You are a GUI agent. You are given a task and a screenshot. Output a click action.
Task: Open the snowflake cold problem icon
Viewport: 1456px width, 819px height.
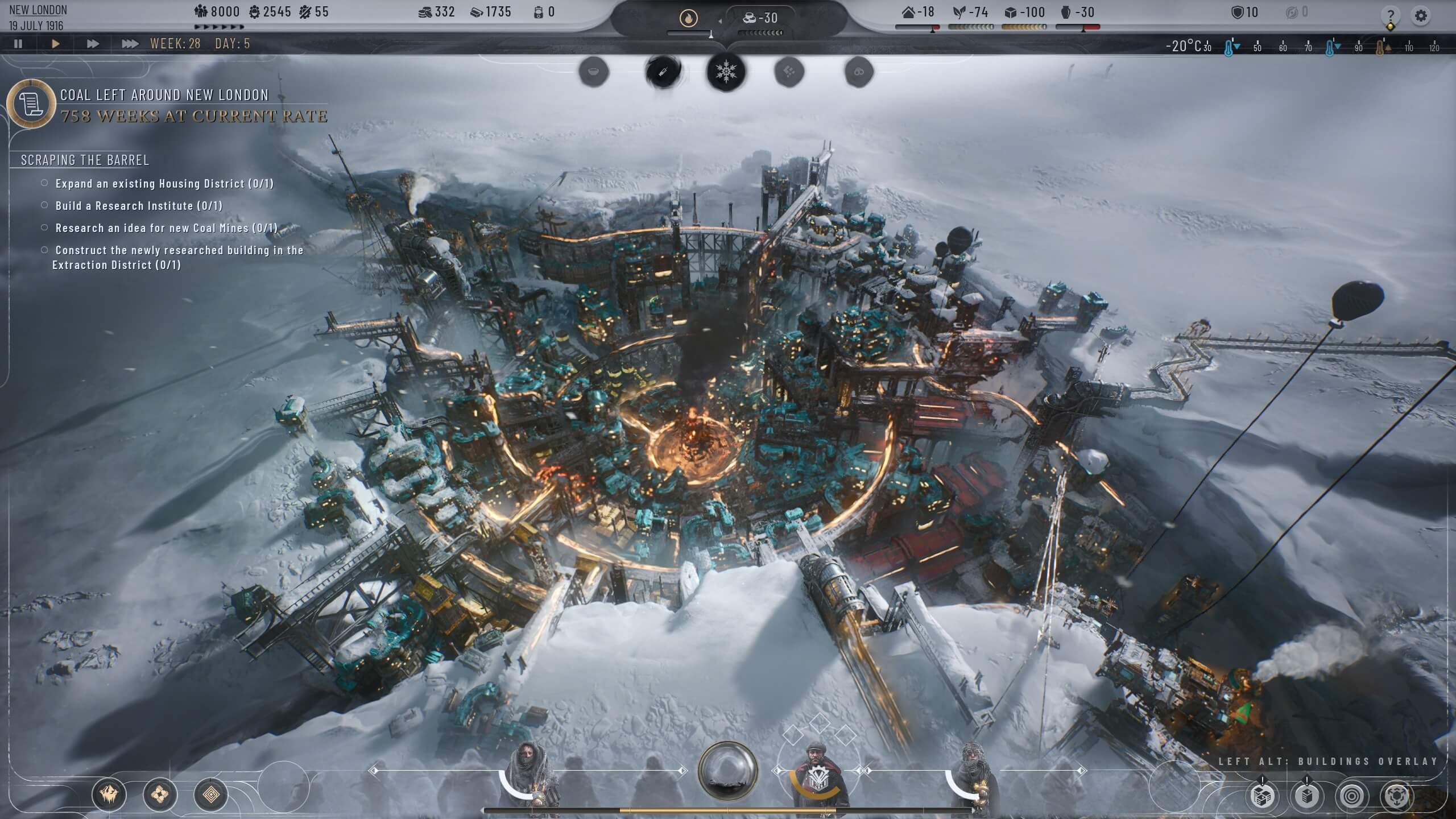[x=726, y=72]
